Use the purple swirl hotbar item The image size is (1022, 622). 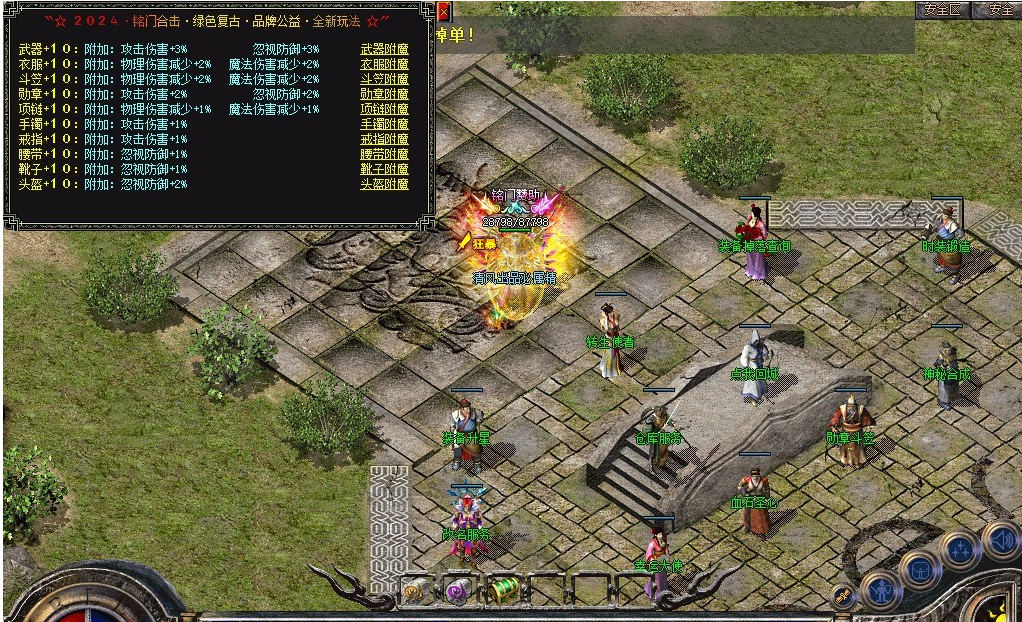(x=460, y=591)
